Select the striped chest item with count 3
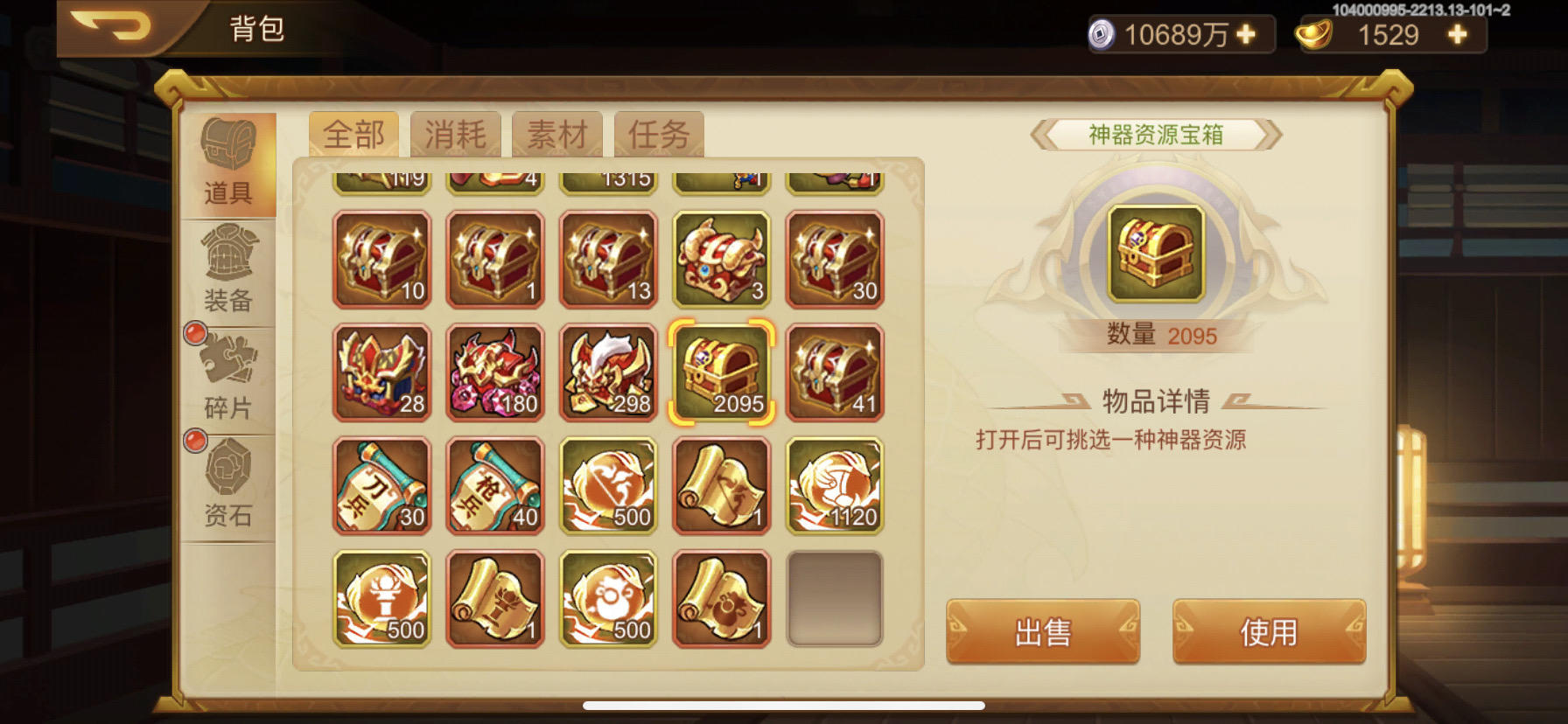Viewport: 1568px width, 724px height. pyautogui.click(x=720, y=260)
